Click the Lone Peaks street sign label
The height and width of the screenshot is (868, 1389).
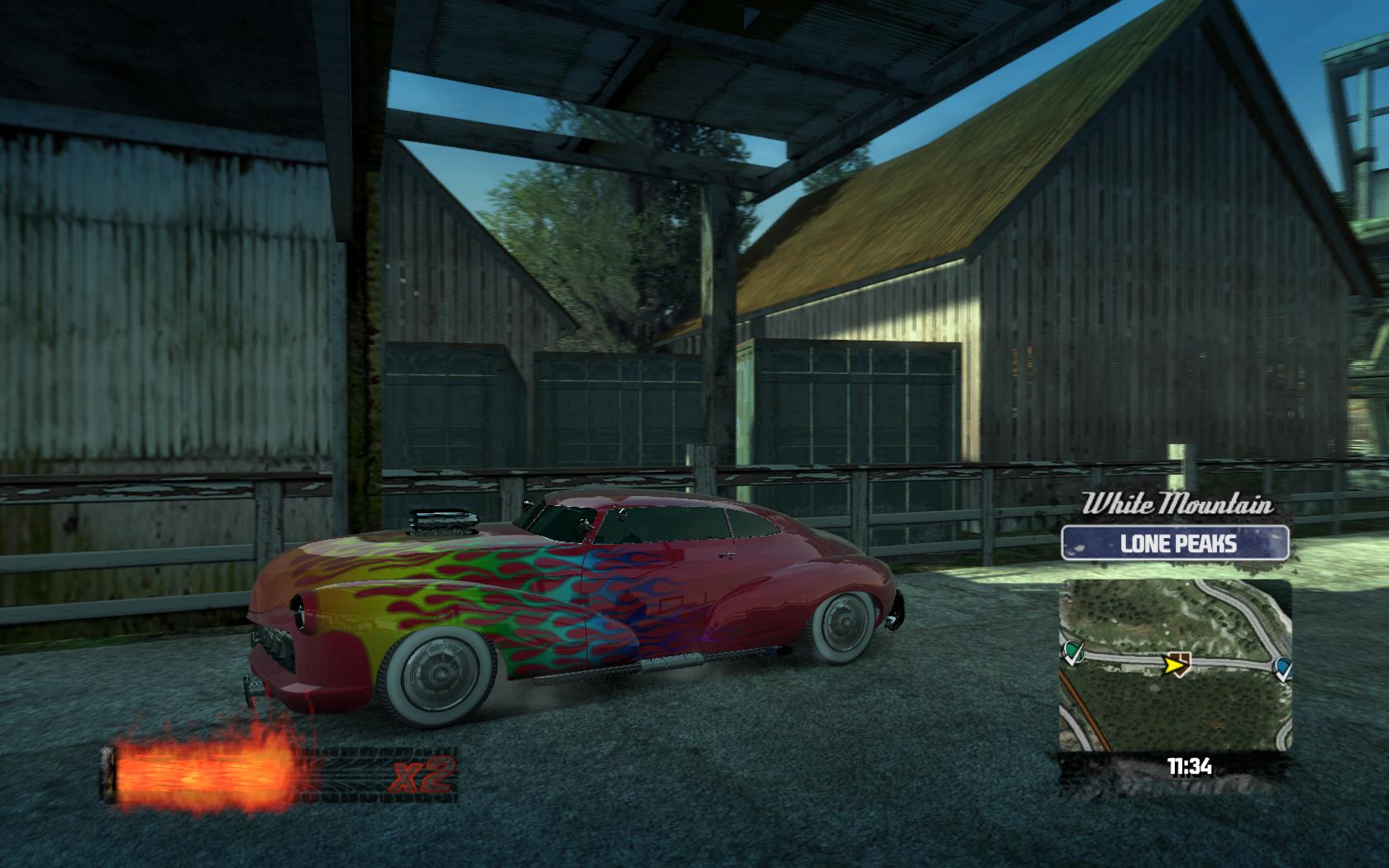point(1175,544)
